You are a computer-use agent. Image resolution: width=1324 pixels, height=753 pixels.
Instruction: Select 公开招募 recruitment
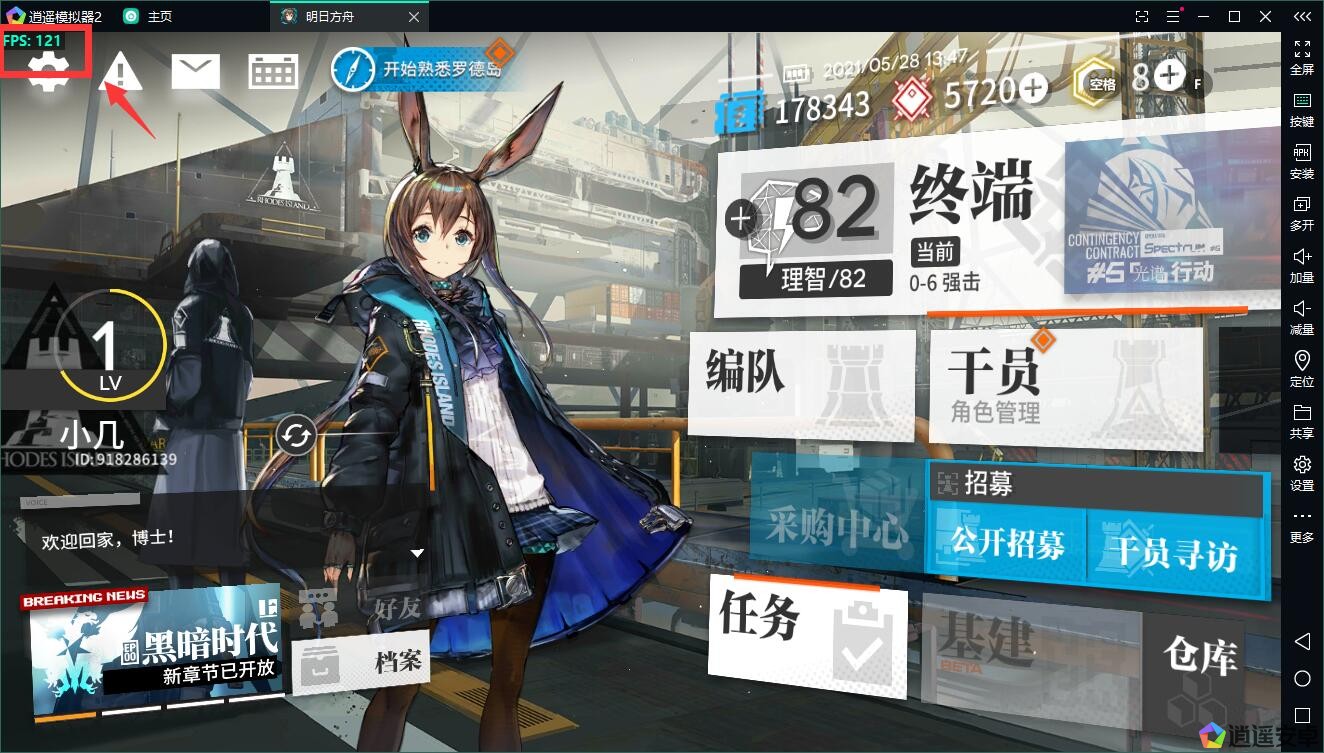point(1006,543)
